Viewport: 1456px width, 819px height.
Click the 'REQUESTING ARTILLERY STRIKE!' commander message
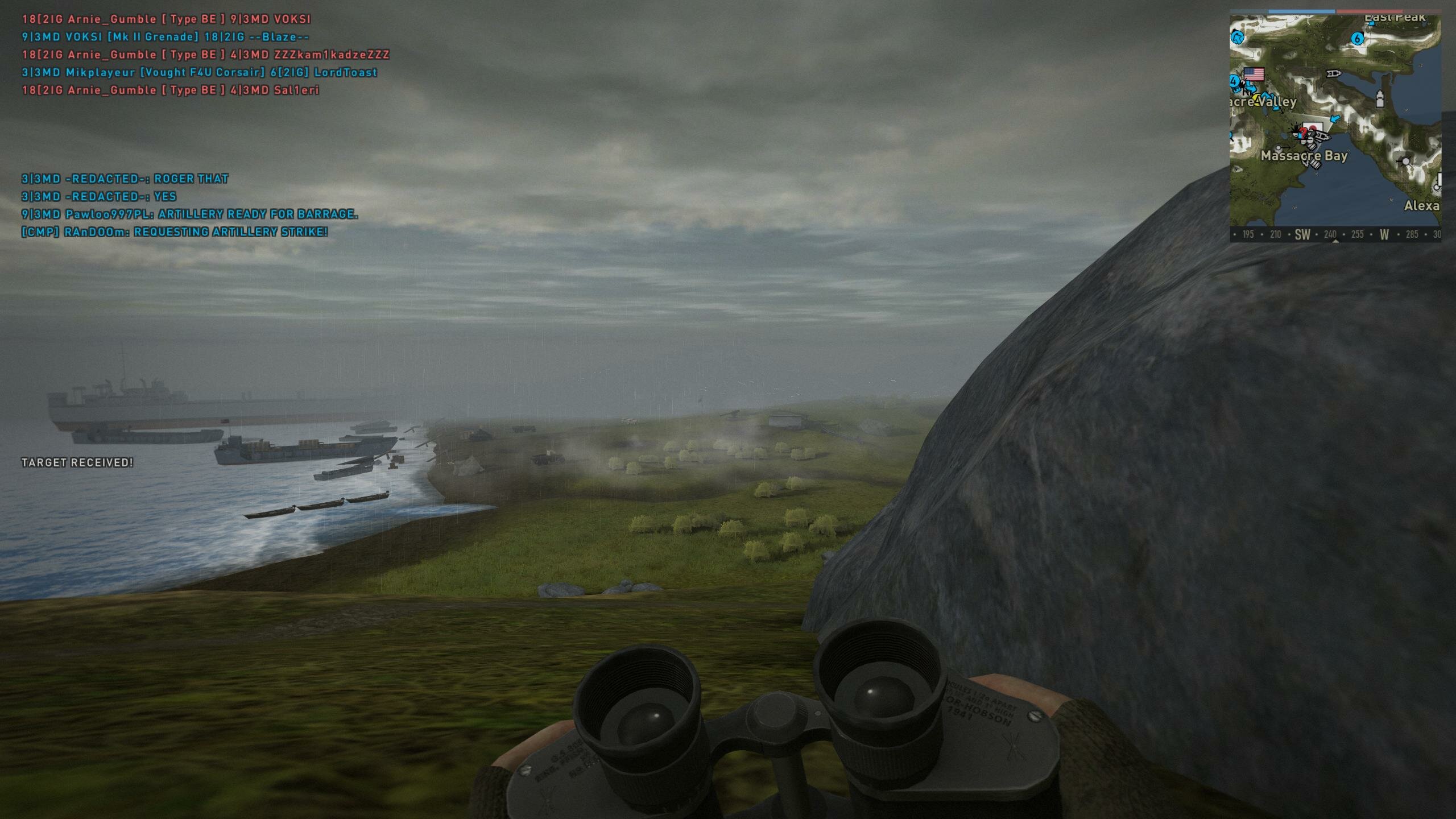click(x=175, y=232)
